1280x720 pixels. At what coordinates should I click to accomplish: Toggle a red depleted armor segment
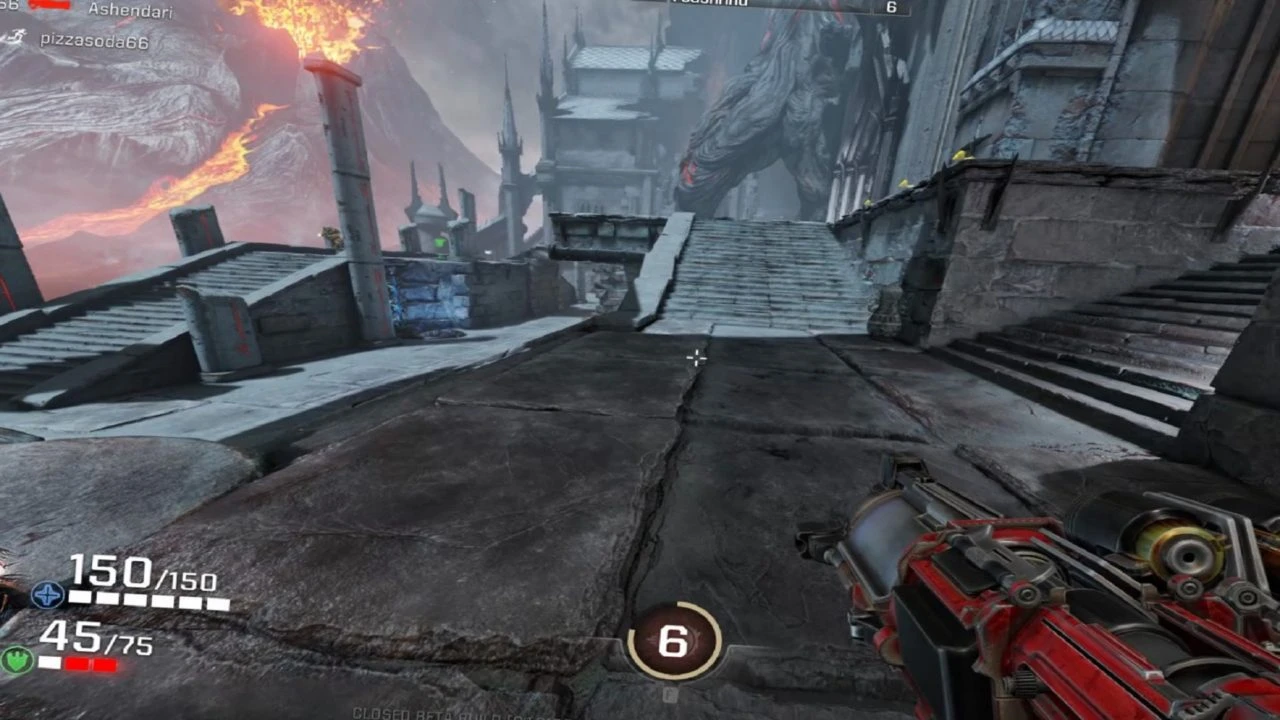pyautogui.click(x=76, y=663)
